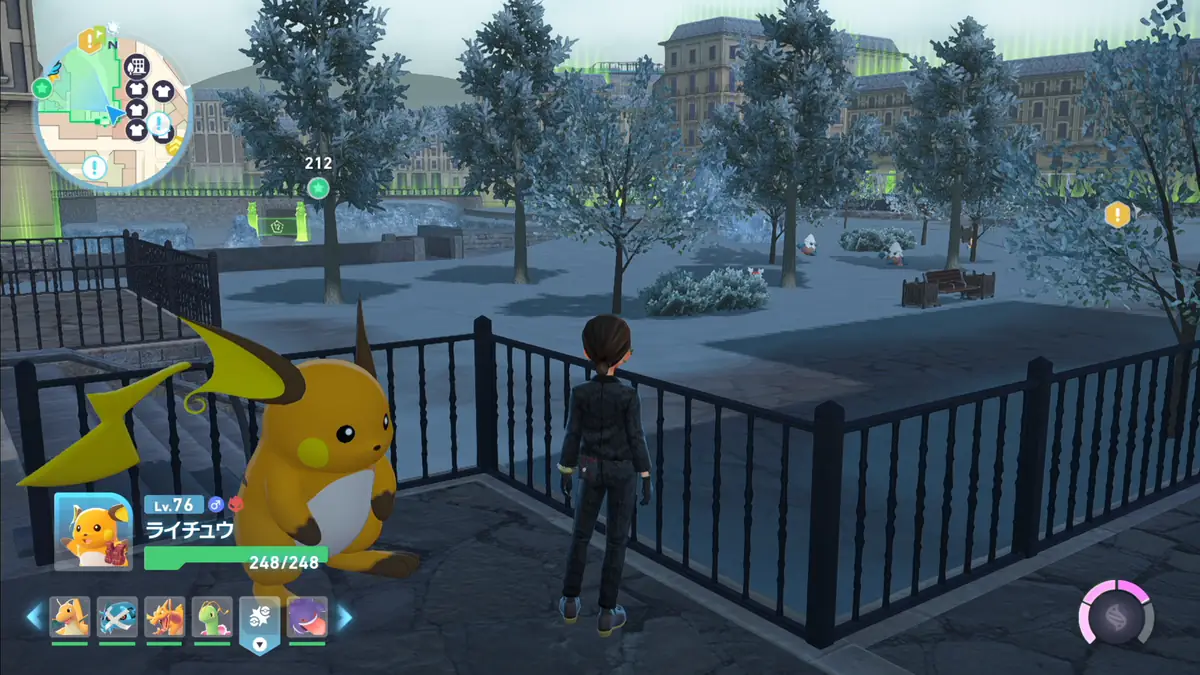Image resolution: width=1200 pixels, height=675 pixels.
Task: Cycle the party left with the arrow
Action: (x=34, y=617)
